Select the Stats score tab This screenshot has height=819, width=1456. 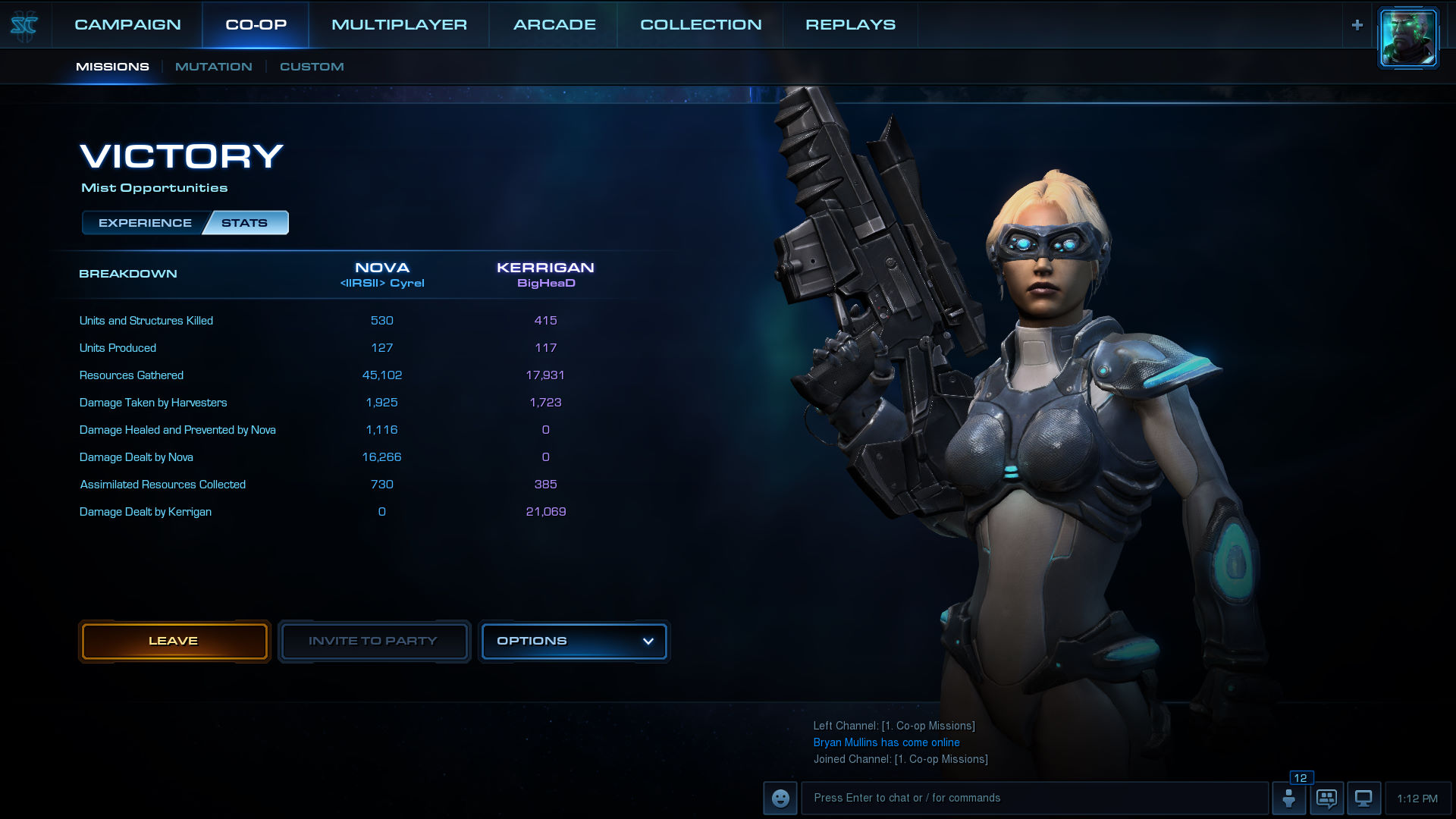(x=245, y=223)
